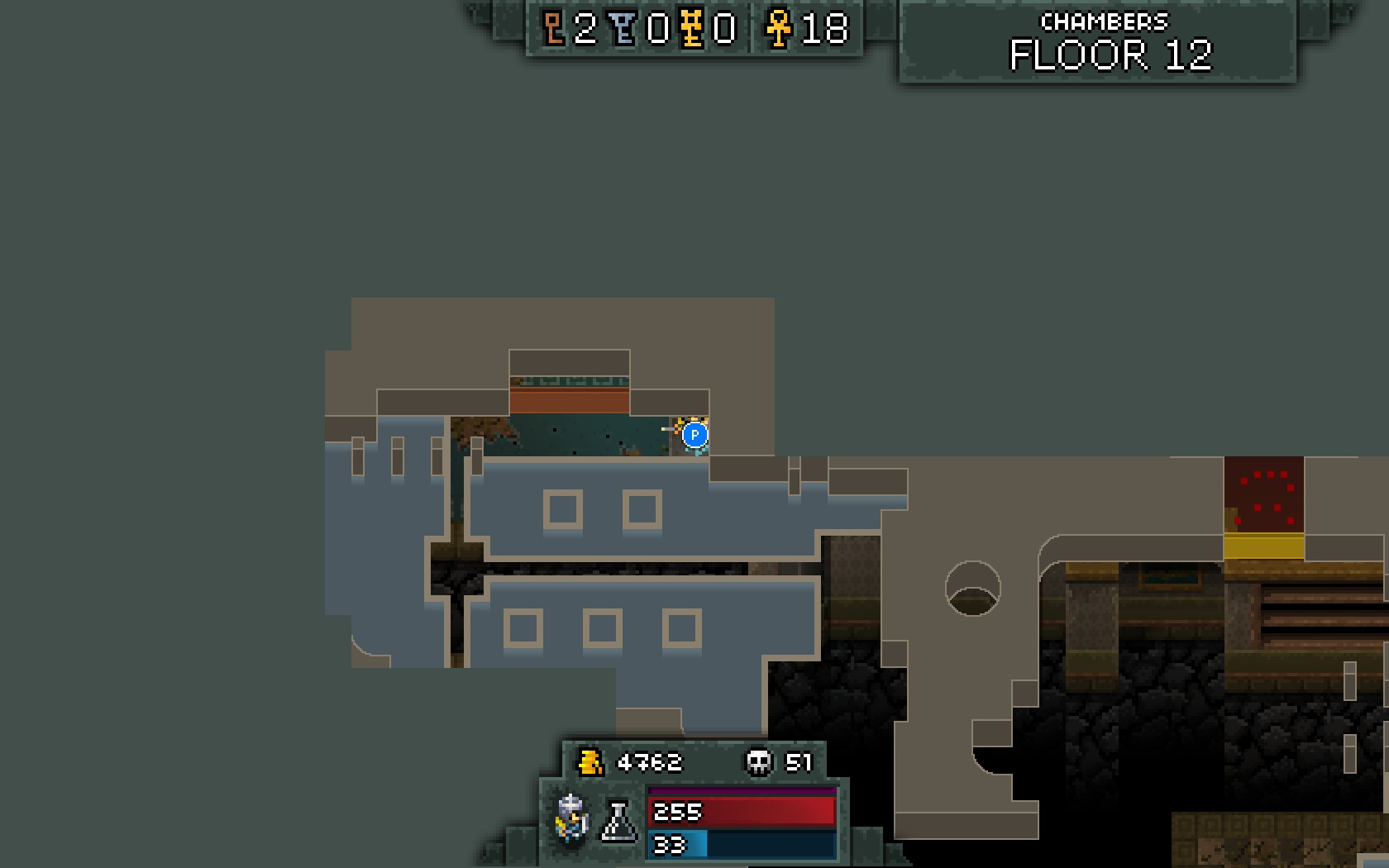The height and width of the screenshot is (868, 1389).
Task: Click the bronze key icon
Action: pyautogui.click(x=553, y=28)
